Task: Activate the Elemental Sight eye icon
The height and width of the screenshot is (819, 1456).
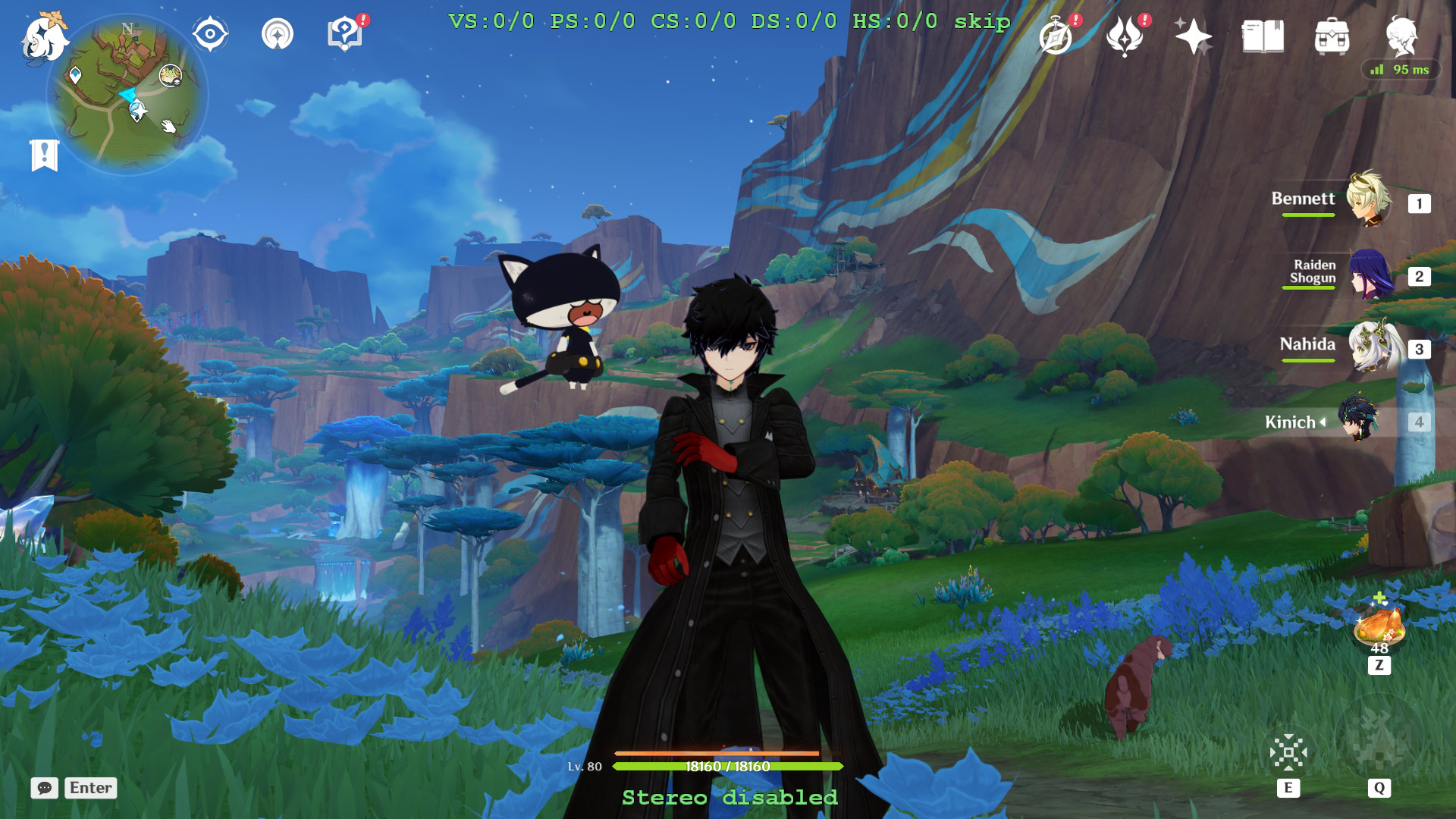Action: tap(209, 33)
